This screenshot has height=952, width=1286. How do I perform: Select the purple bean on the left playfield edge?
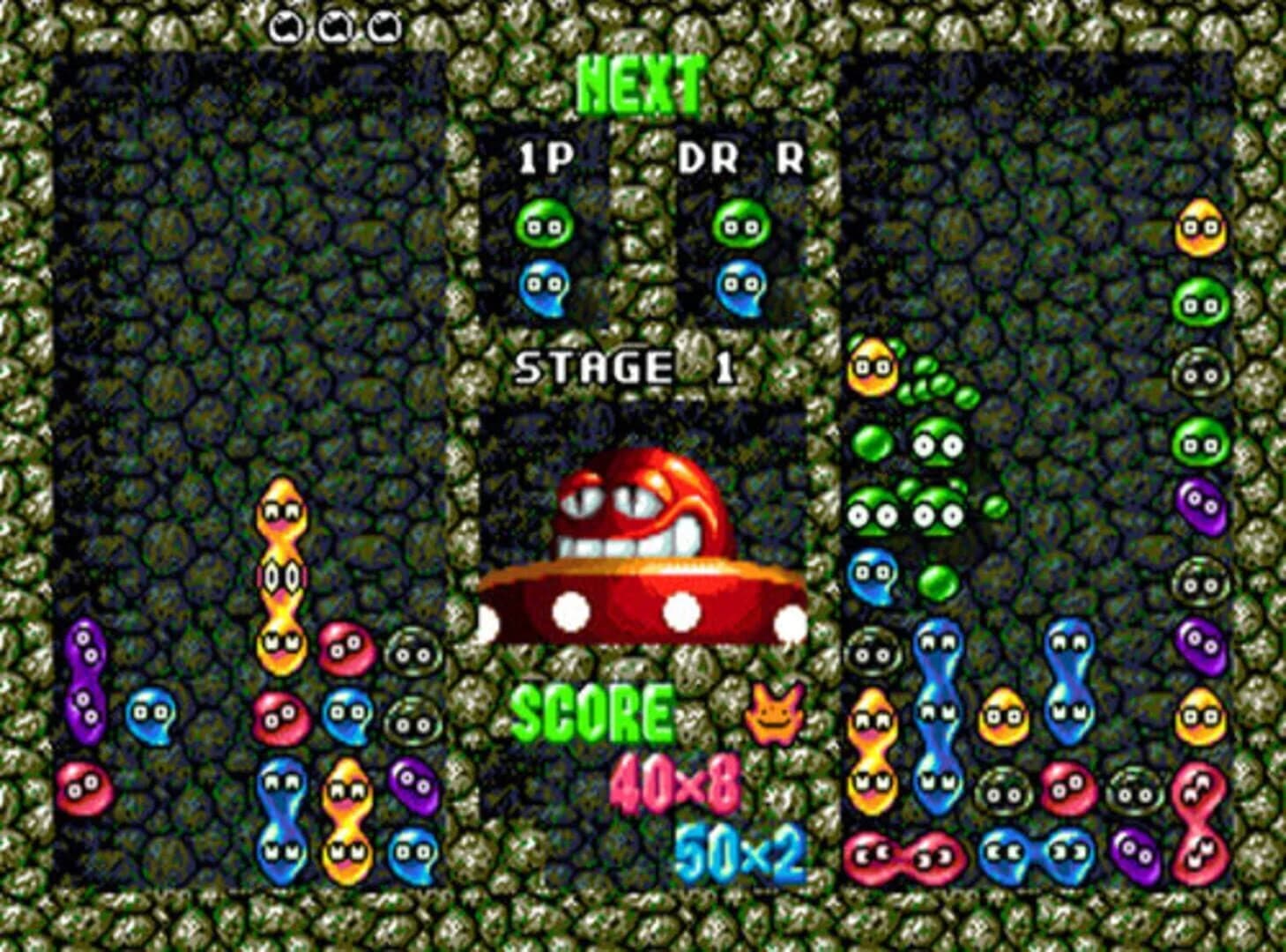click(x=85, y=677)
